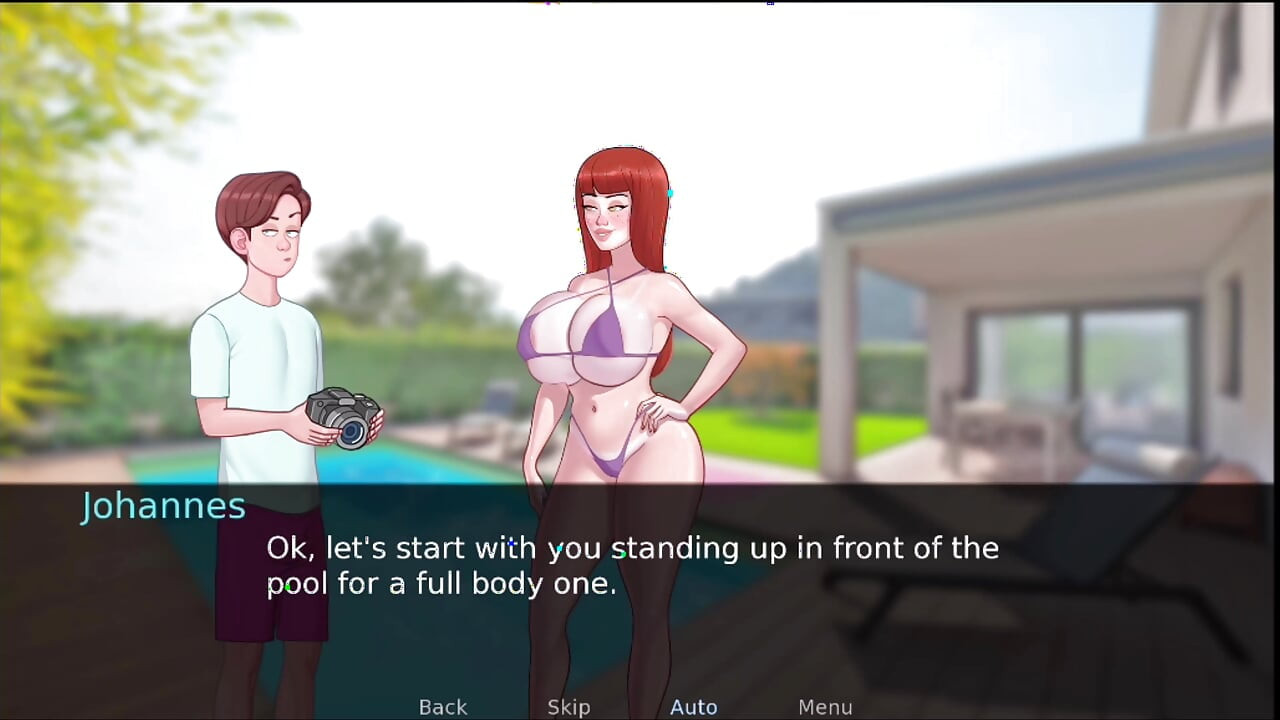Click the speaker name Johannes

[164, 506]
